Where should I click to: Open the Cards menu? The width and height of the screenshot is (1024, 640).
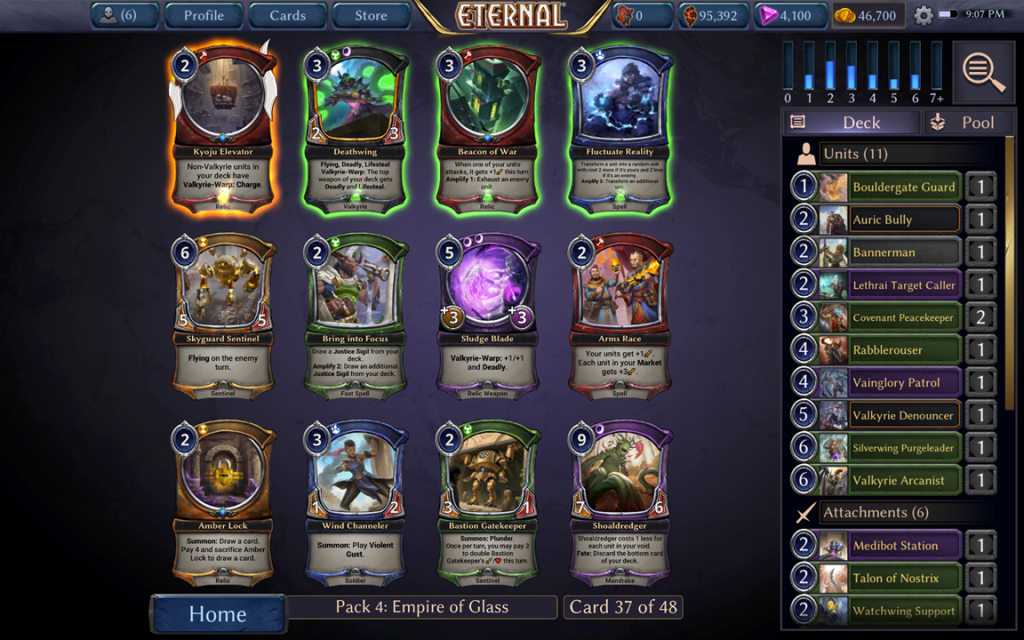[287, 15]
